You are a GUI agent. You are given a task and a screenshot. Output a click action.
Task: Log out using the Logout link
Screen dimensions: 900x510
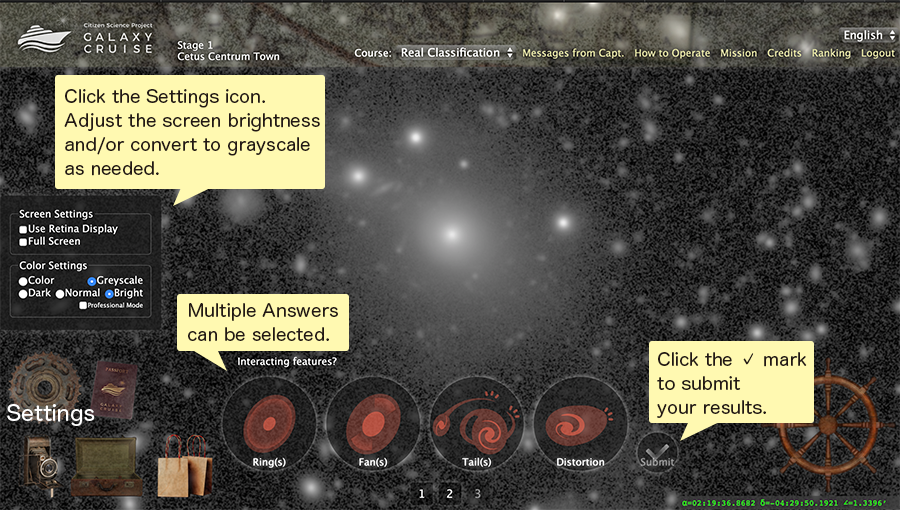878,53
